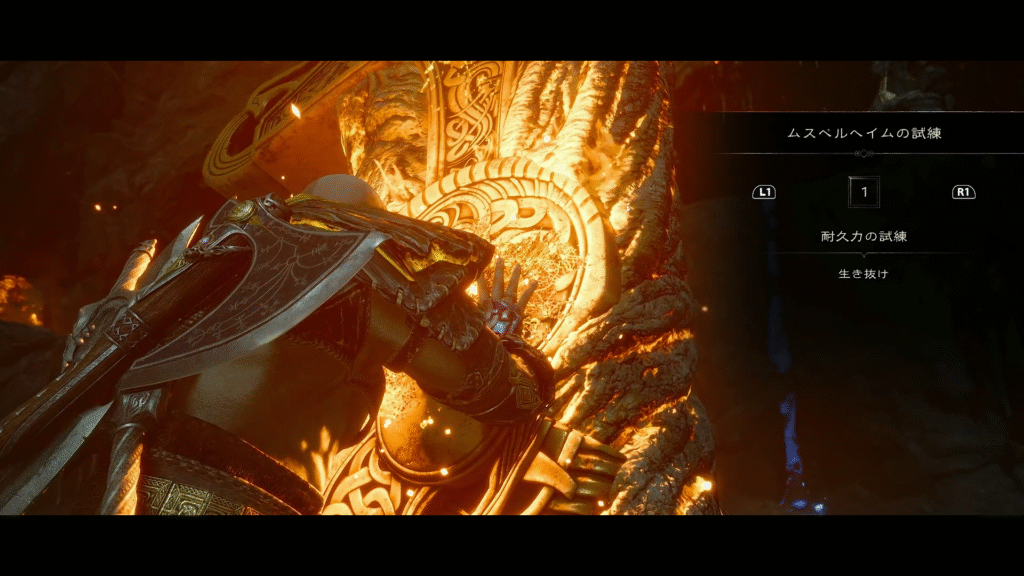Choose the 耐久力の試練 trial entry

click(863, 237)
